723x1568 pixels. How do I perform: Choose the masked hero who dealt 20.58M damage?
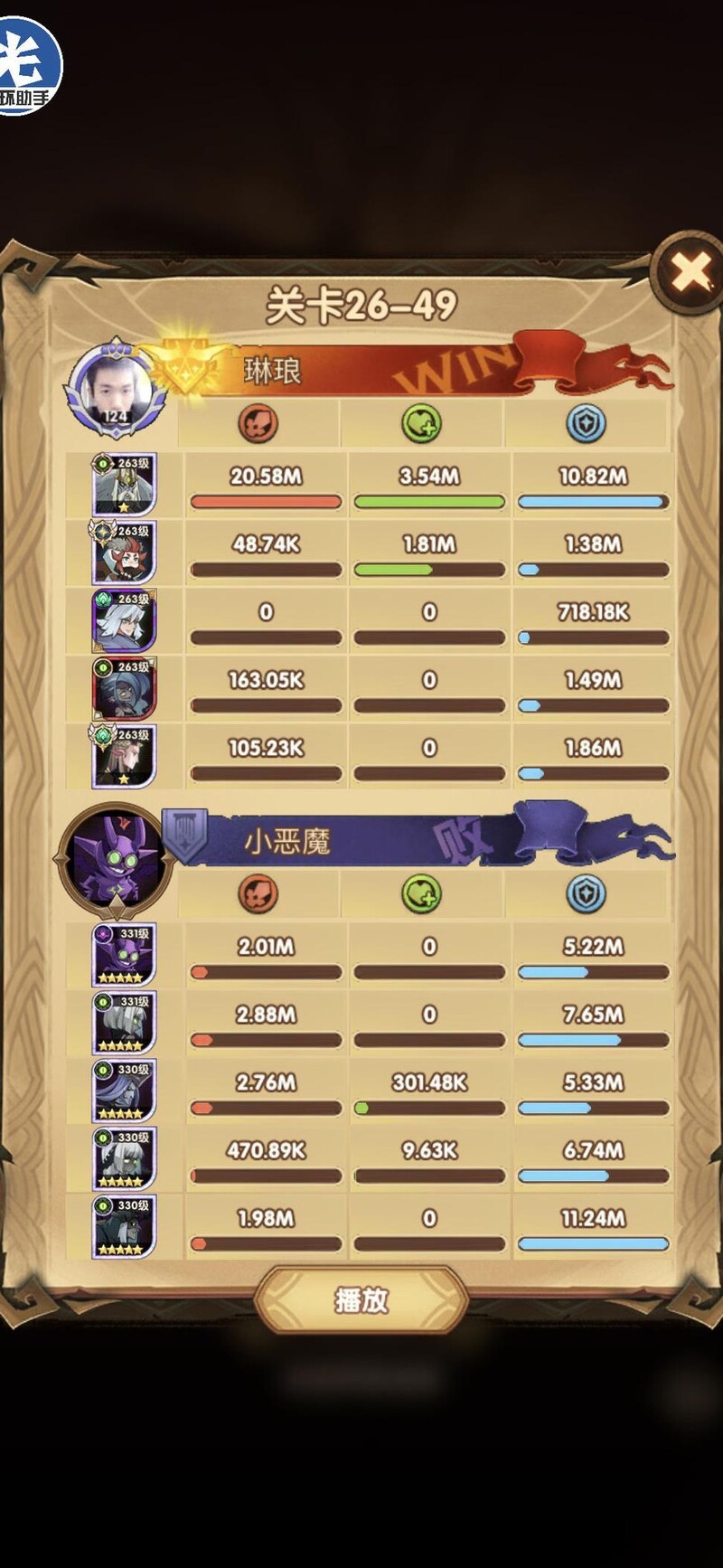pyautogui.click(x=124, y=485)
